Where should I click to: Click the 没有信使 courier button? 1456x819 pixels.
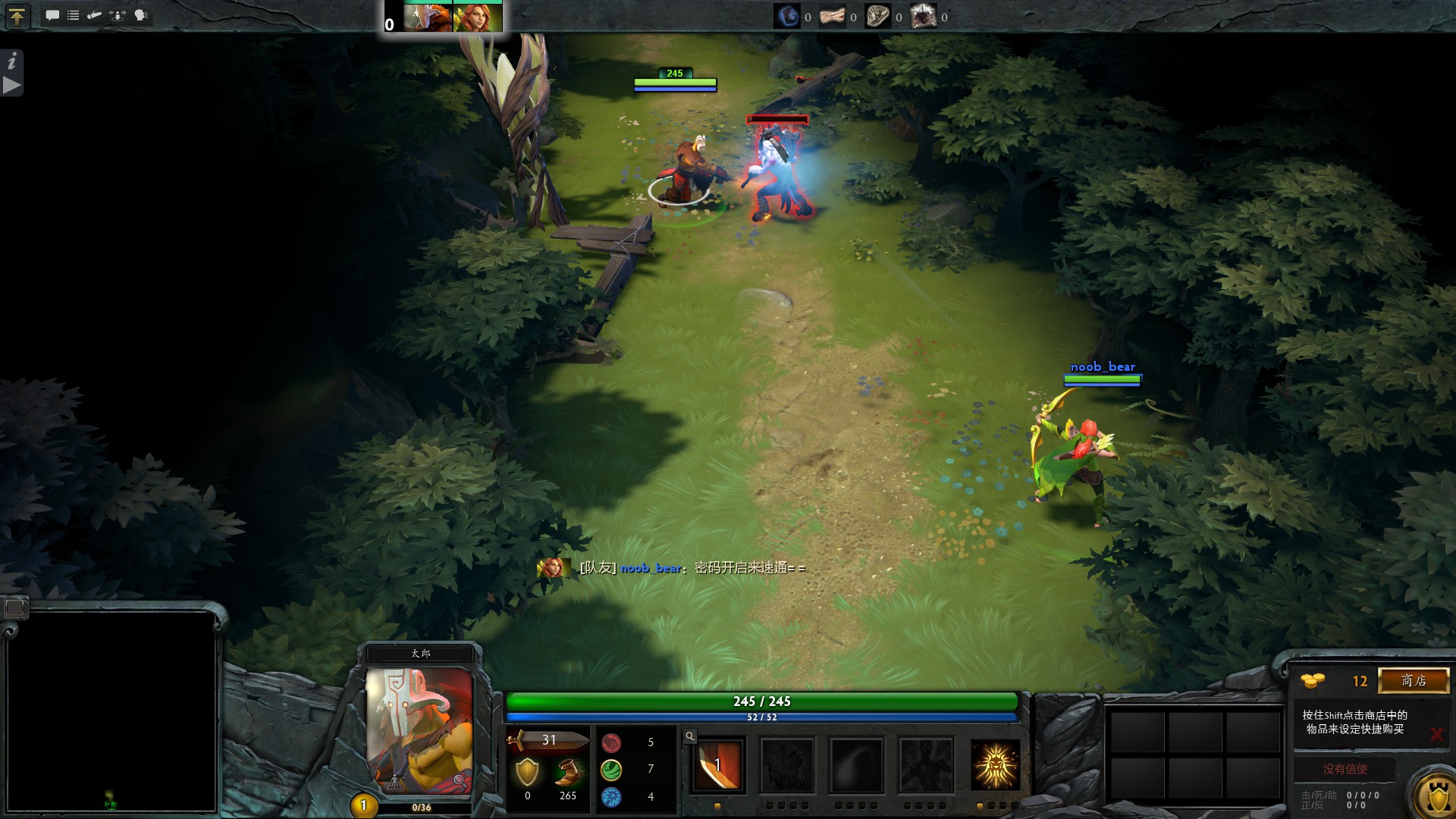[x=1345, y=769]
